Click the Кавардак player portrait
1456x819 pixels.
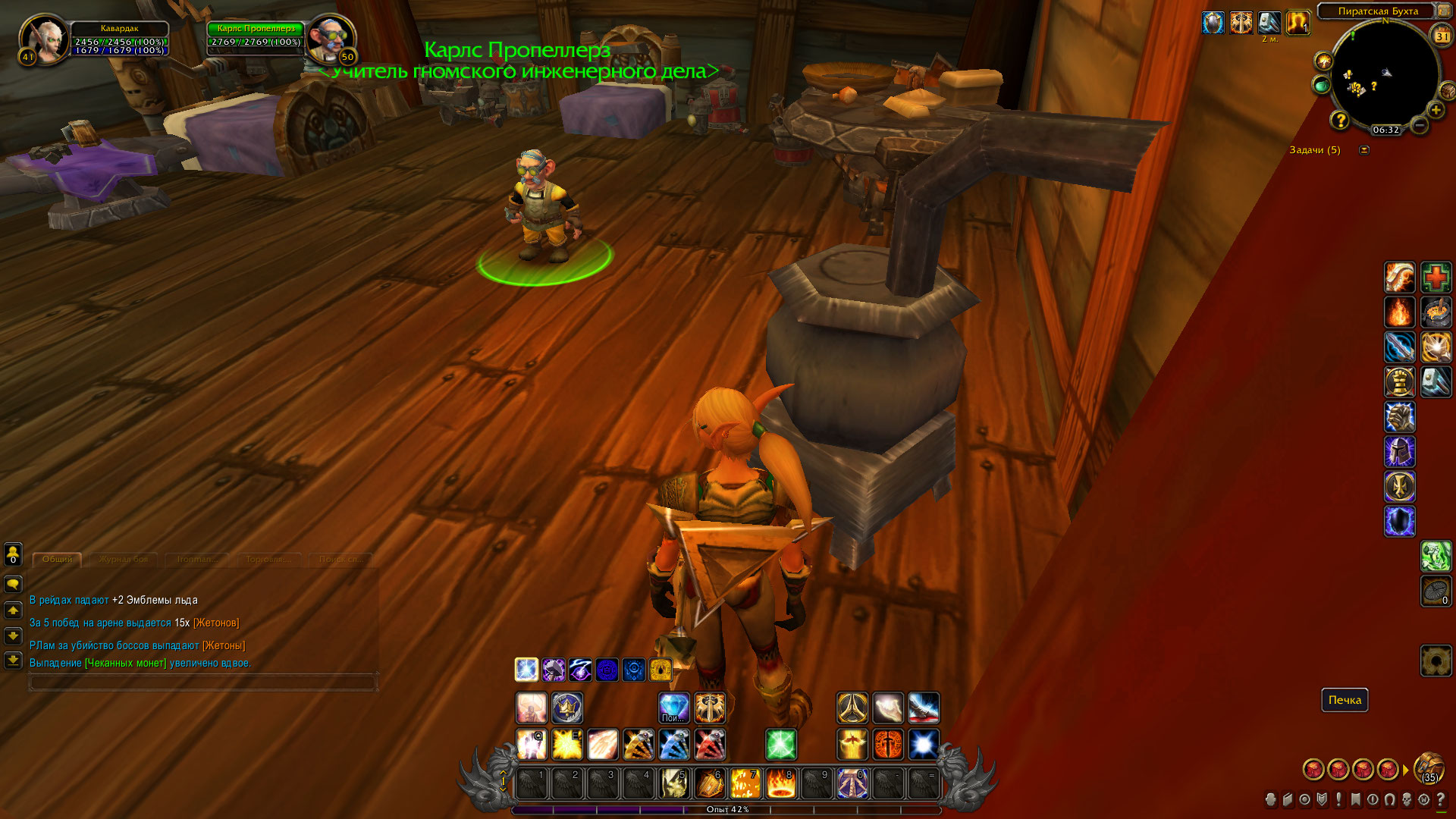click(44, 38)
